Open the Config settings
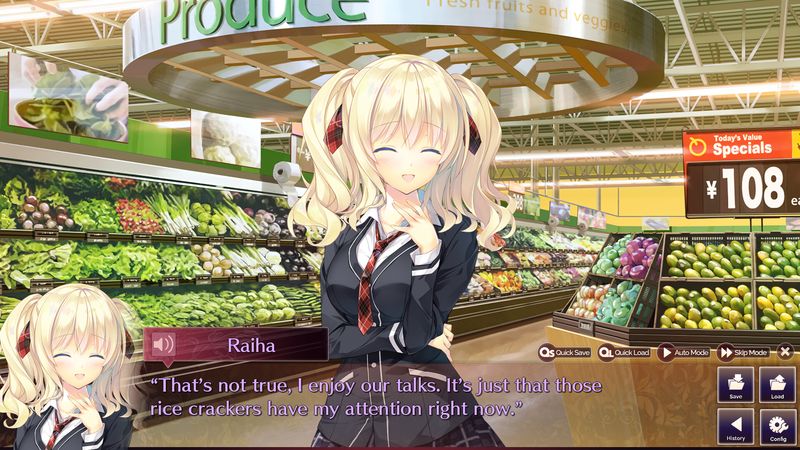800x450 pixels. pyautogui.click(x=777, y=428)
